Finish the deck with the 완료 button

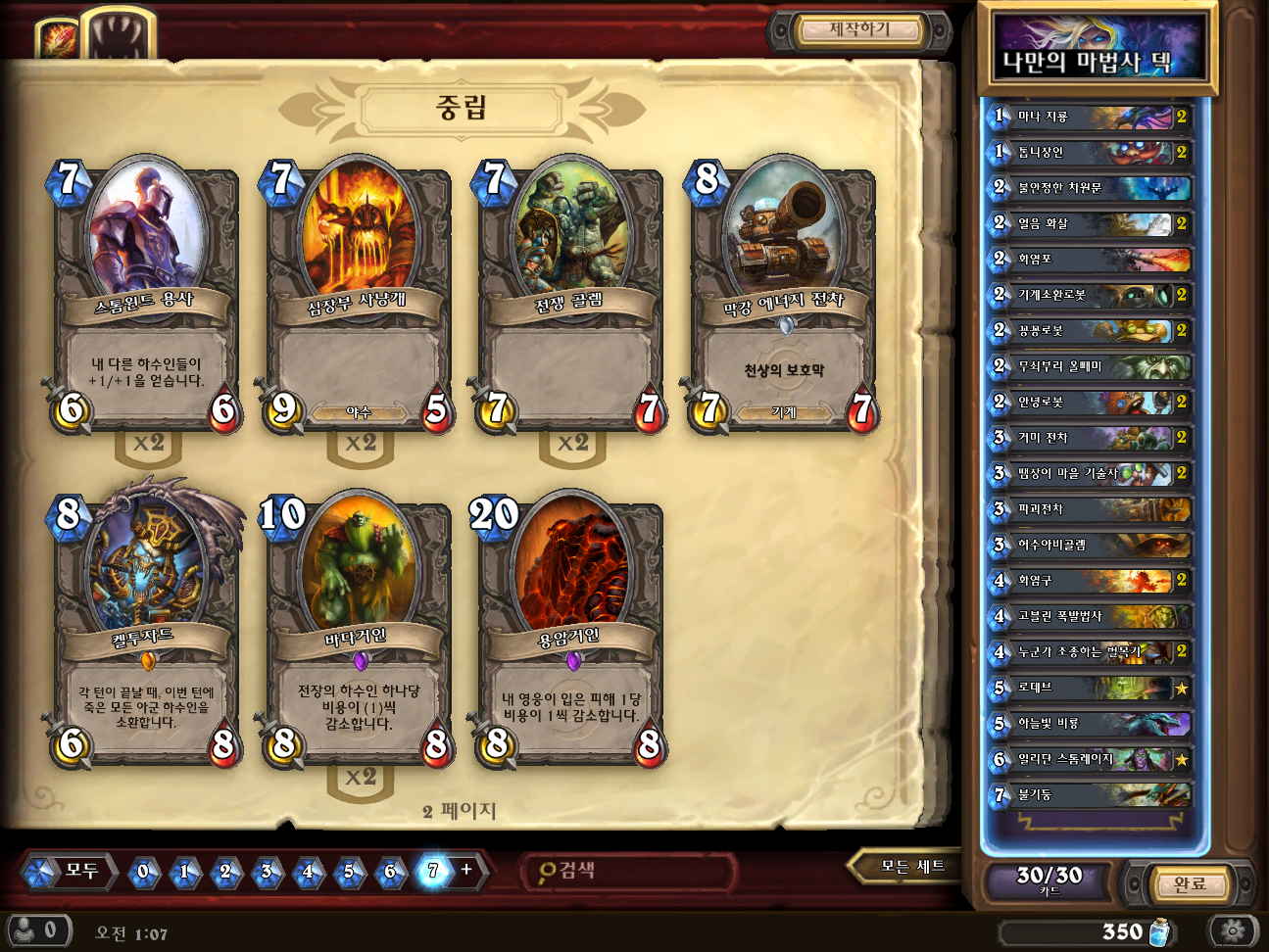click(1190, 883)
